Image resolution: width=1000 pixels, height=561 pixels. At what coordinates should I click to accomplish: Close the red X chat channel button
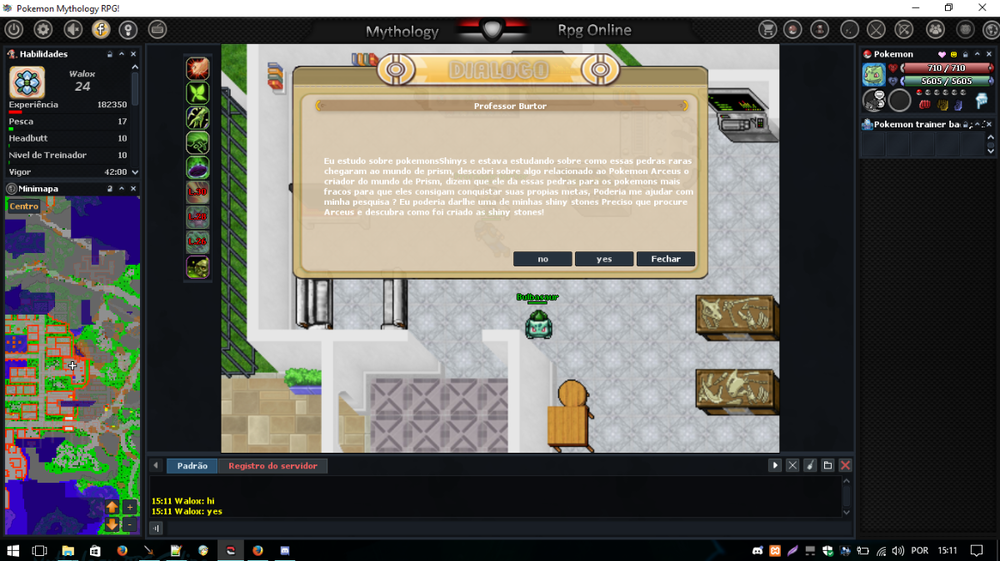[x=845, y=466]
